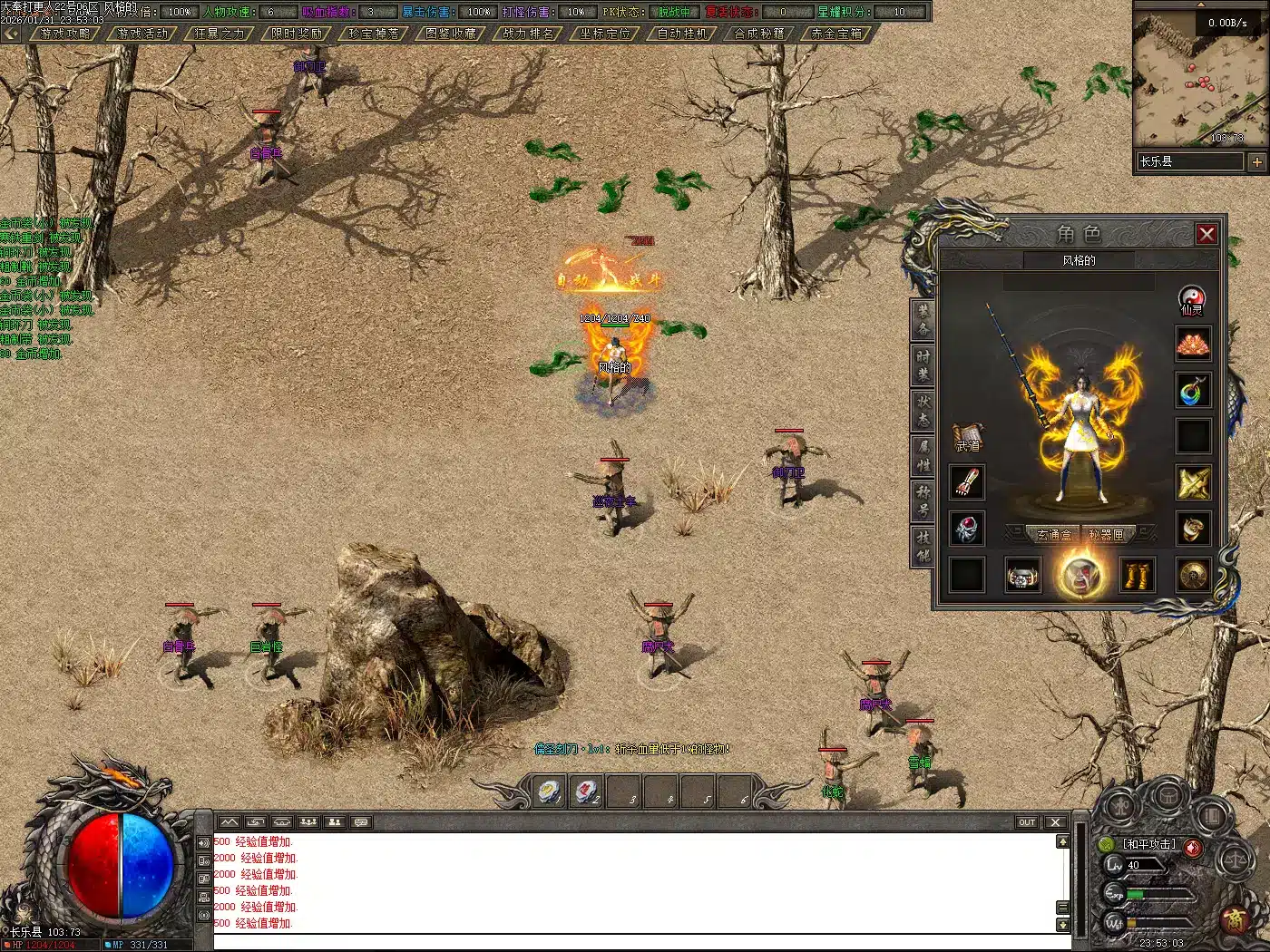Select the 限时奖励 timed rewards button
Screen dimensions: 1270x952
click(298, 34)
